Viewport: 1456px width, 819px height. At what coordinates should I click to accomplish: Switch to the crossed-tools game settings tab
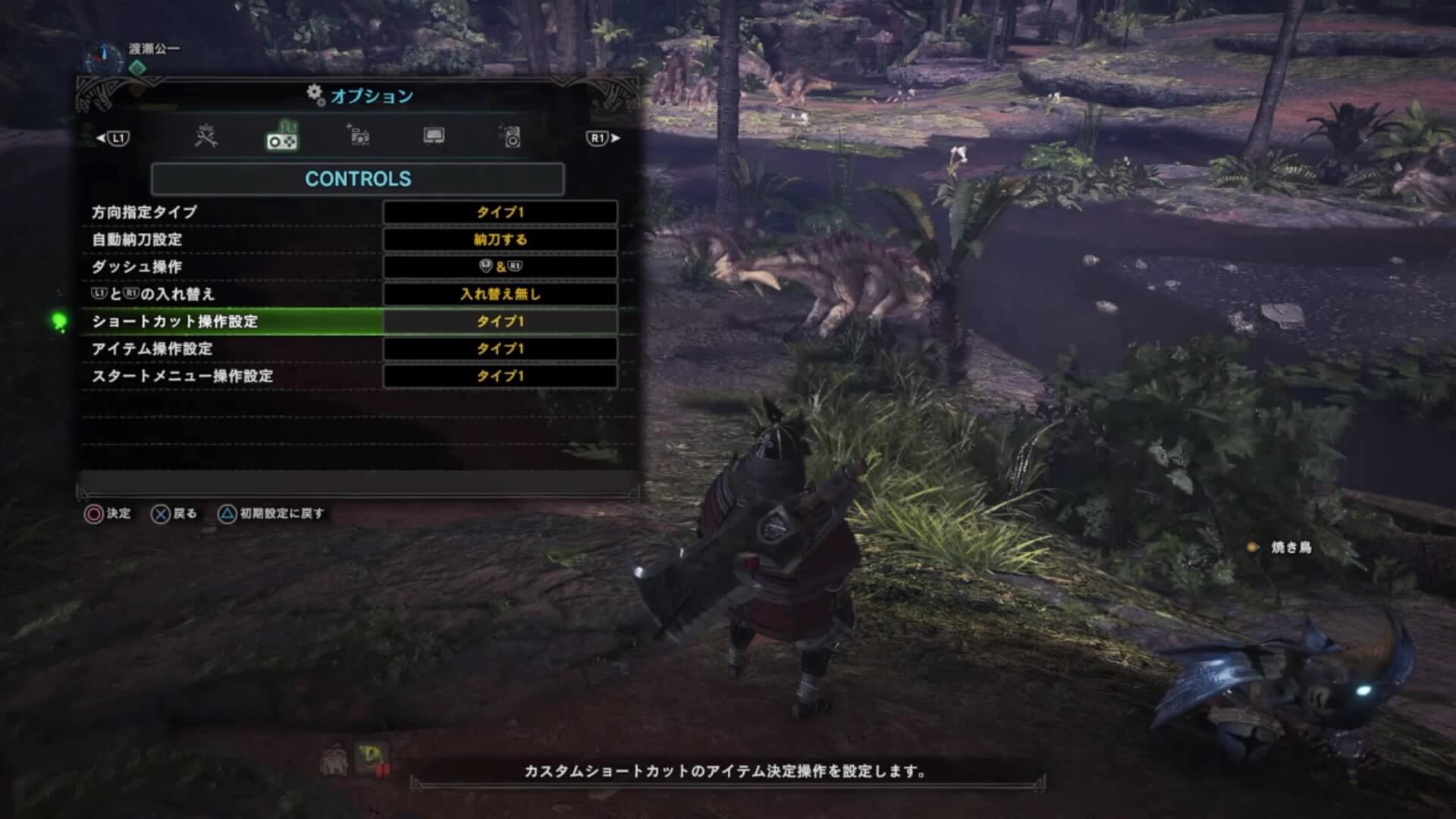(x=206, y=136)
